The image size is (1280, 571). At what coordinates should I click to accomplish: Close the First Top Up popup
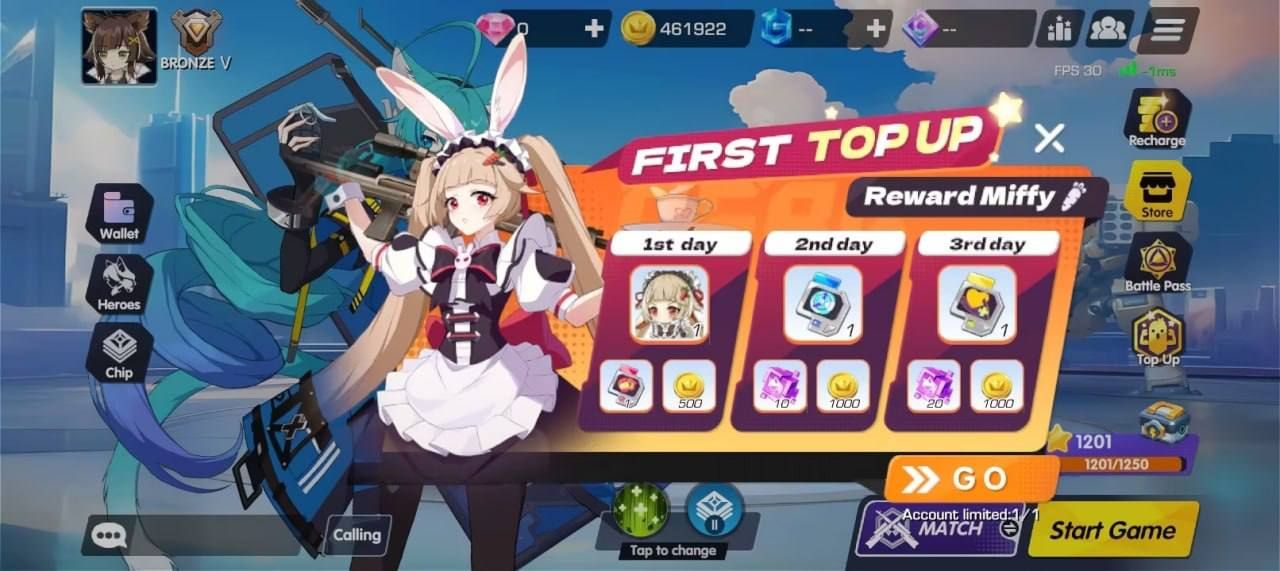point(1049,138)
